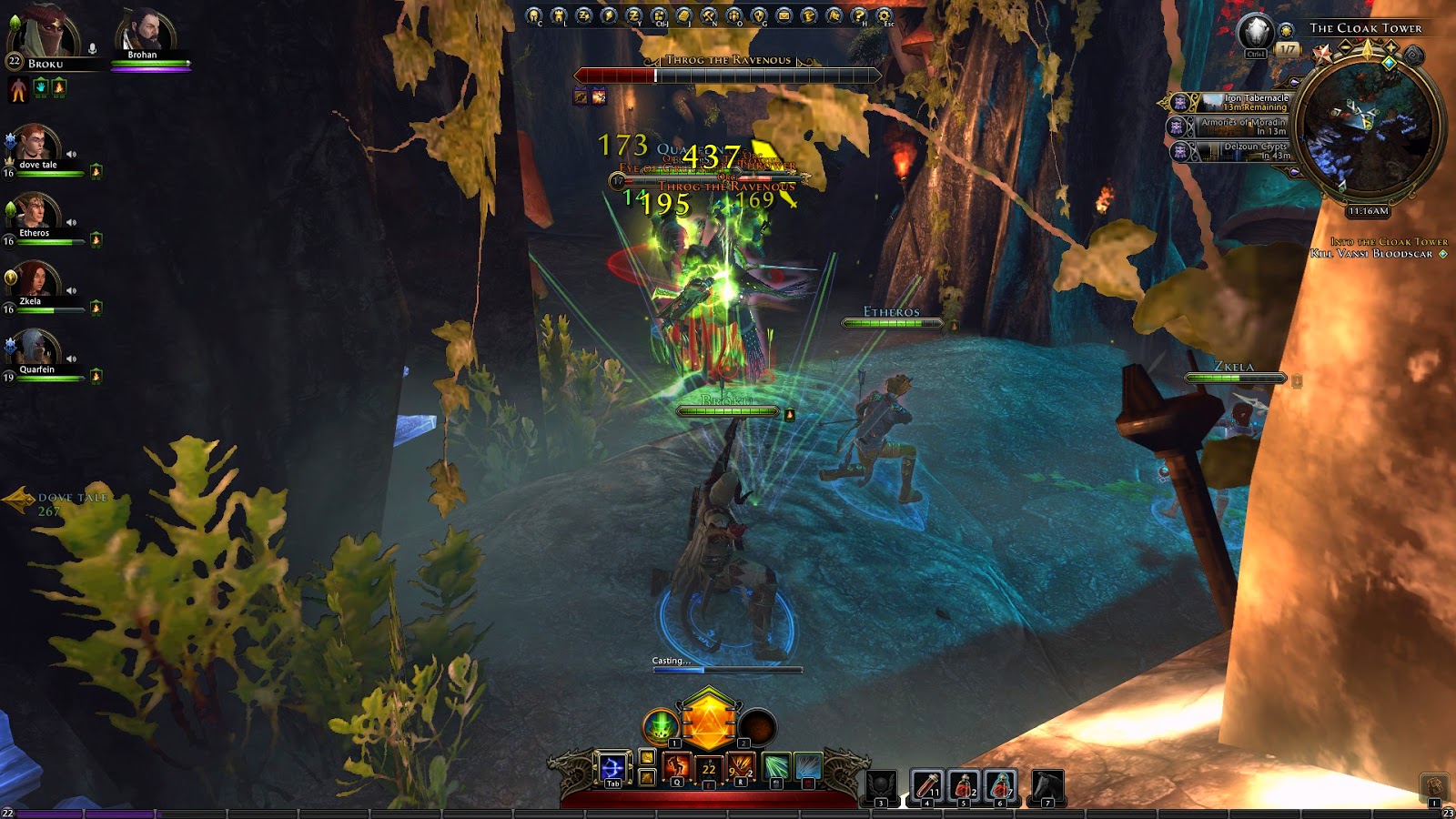Use the green daily power icon
Screen dimensions: 1456x819
point(662,726)
